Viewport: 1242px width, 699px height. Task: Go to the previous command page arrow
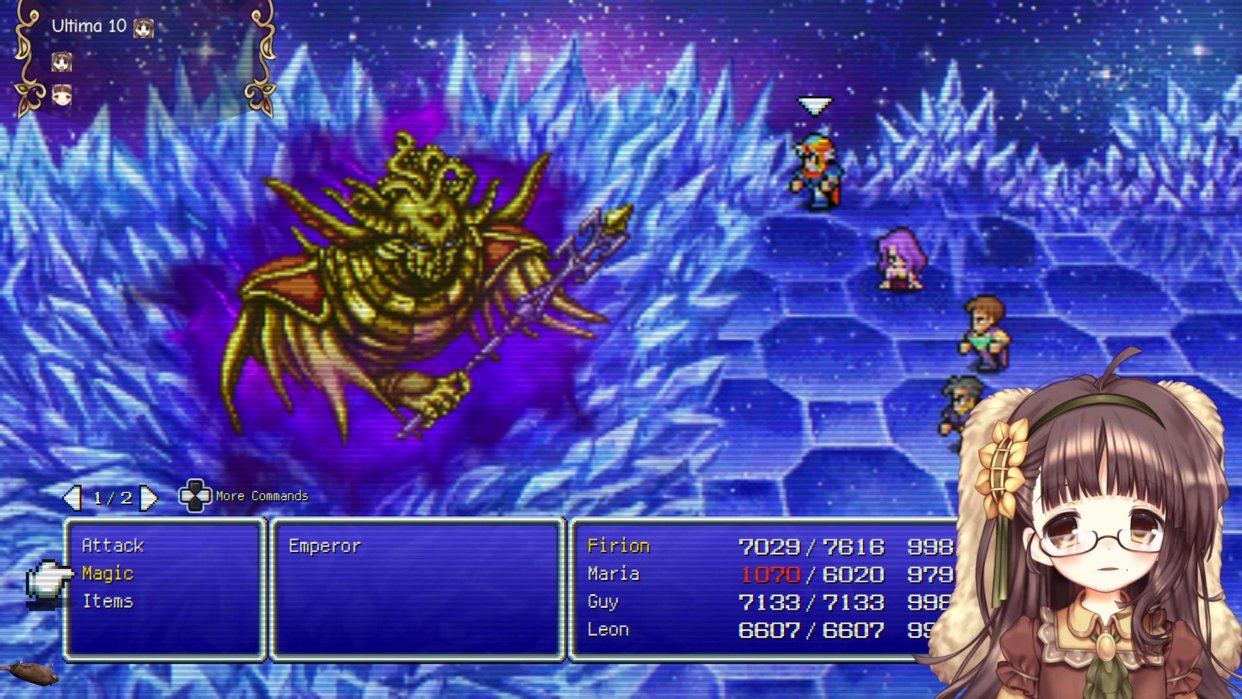click(71, 497)
